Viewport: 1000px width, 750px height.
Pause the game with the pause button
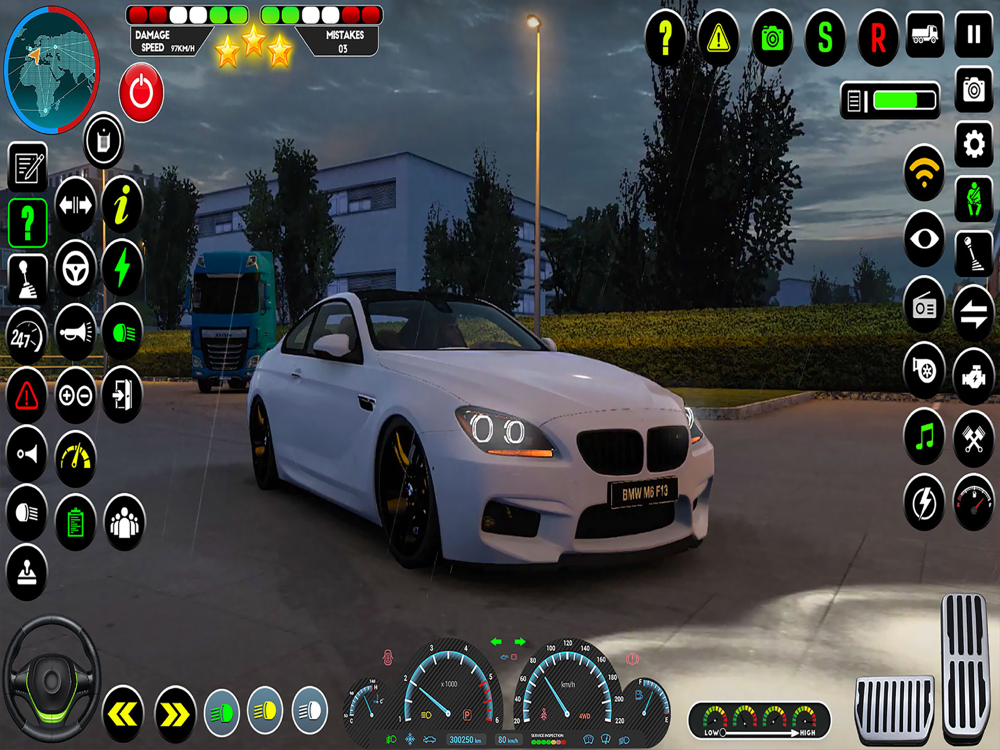coord(973,36)
